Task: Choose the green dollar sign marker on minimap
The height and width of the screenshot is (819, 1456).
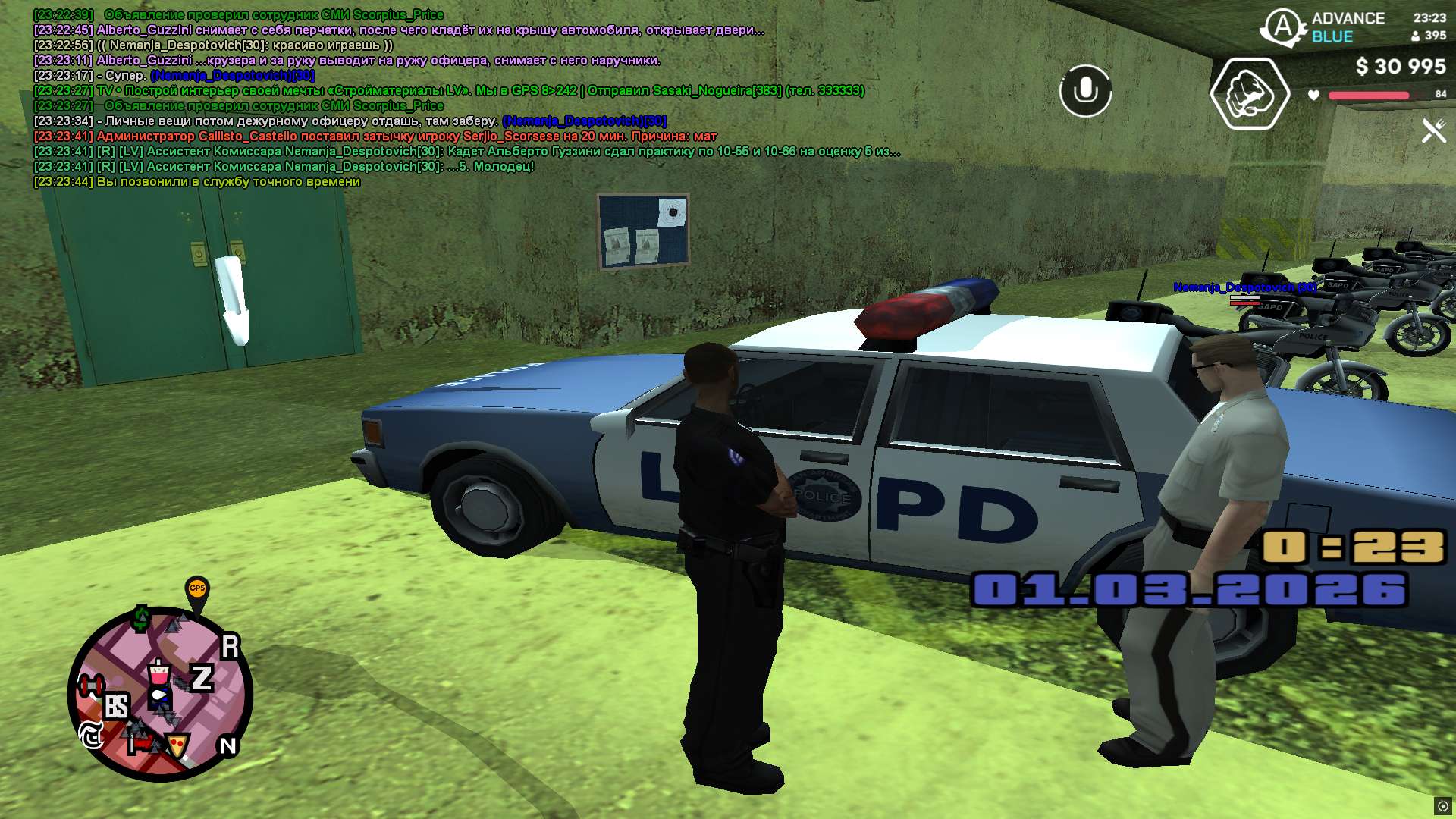Action: click(x=141, y=618)
